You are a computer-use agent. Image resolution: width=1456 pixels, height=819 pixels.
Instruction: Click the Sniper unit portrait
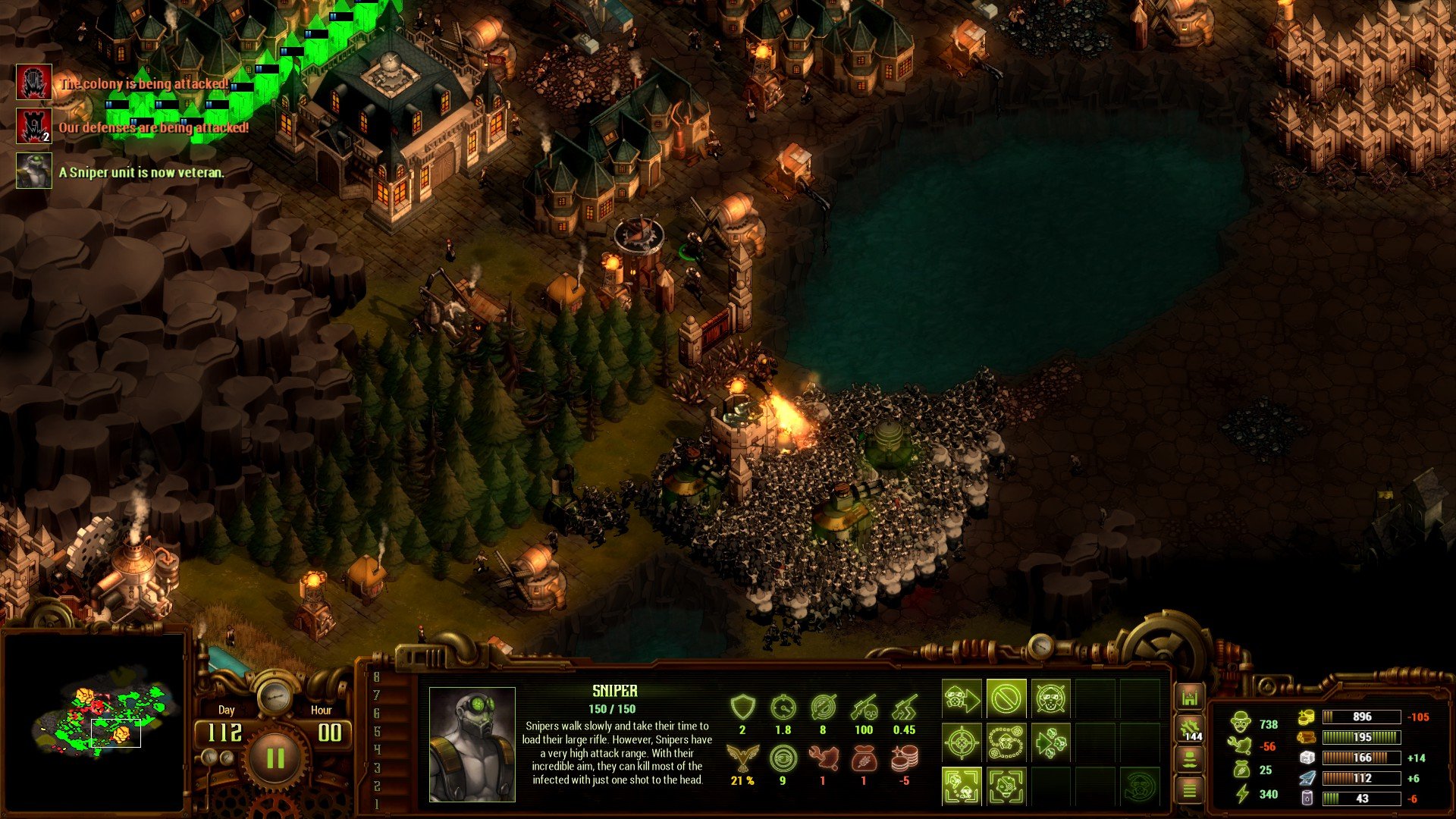pos(472,744)
